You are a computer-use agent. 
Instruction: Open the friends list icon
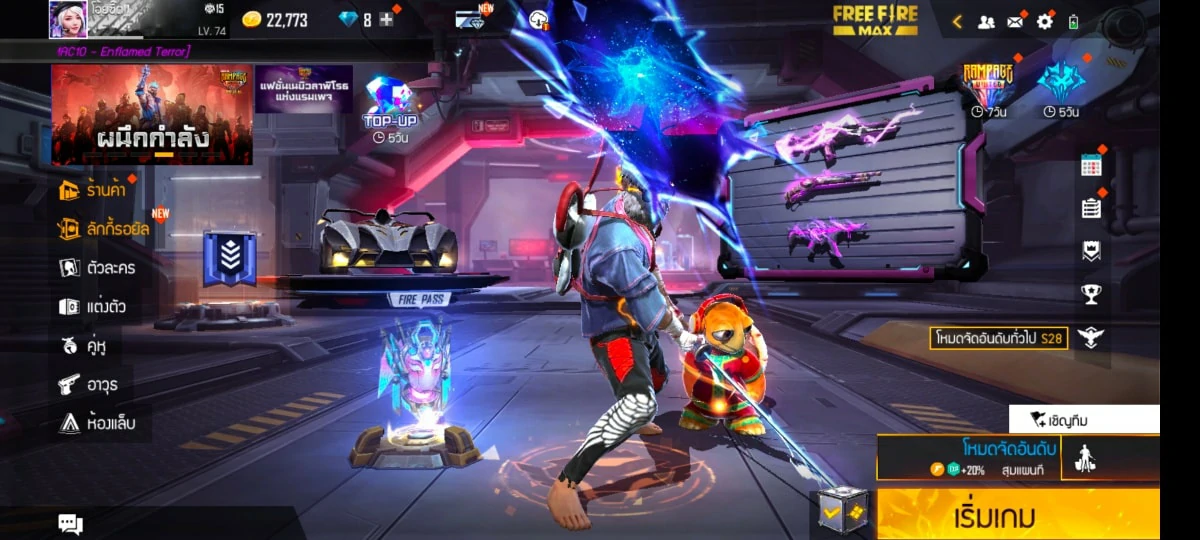(x=986, y=21)
